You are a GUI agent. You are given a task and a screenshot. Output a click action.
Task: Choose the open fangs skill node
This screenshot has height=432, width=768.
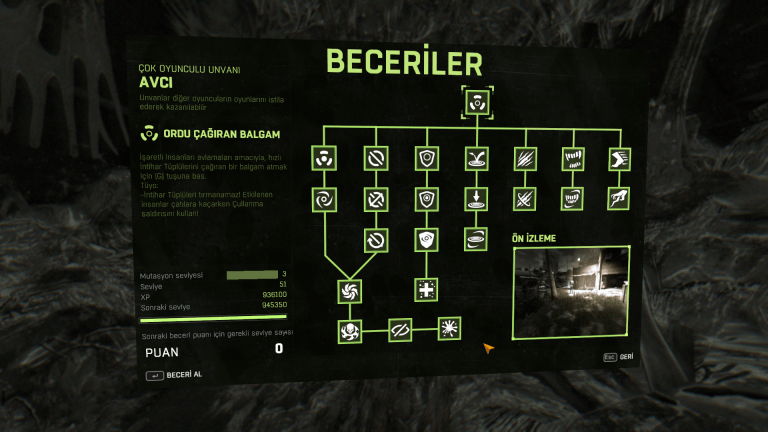tap(573, 158)
